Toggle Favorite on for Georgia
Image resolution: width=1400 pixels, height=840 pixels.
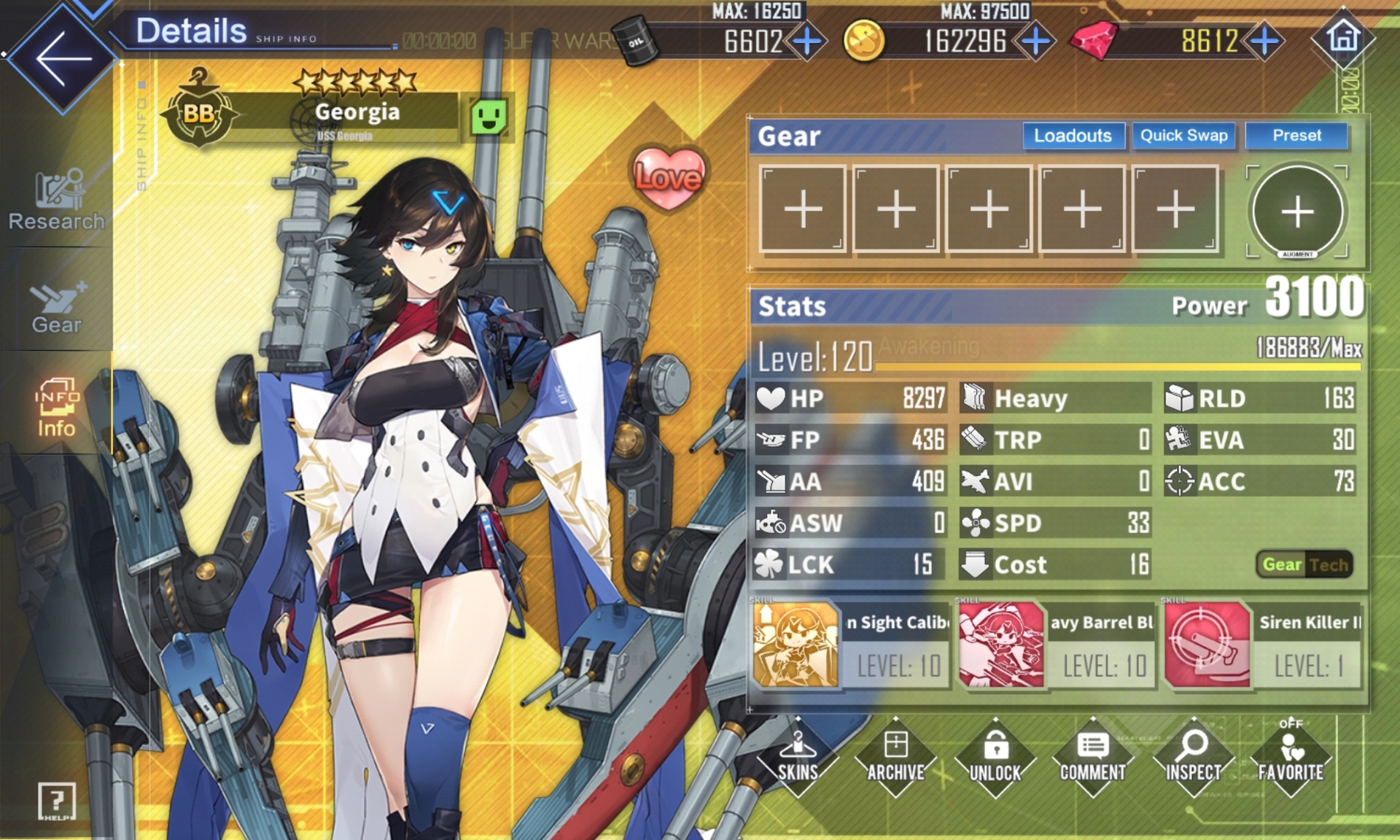1291,757
